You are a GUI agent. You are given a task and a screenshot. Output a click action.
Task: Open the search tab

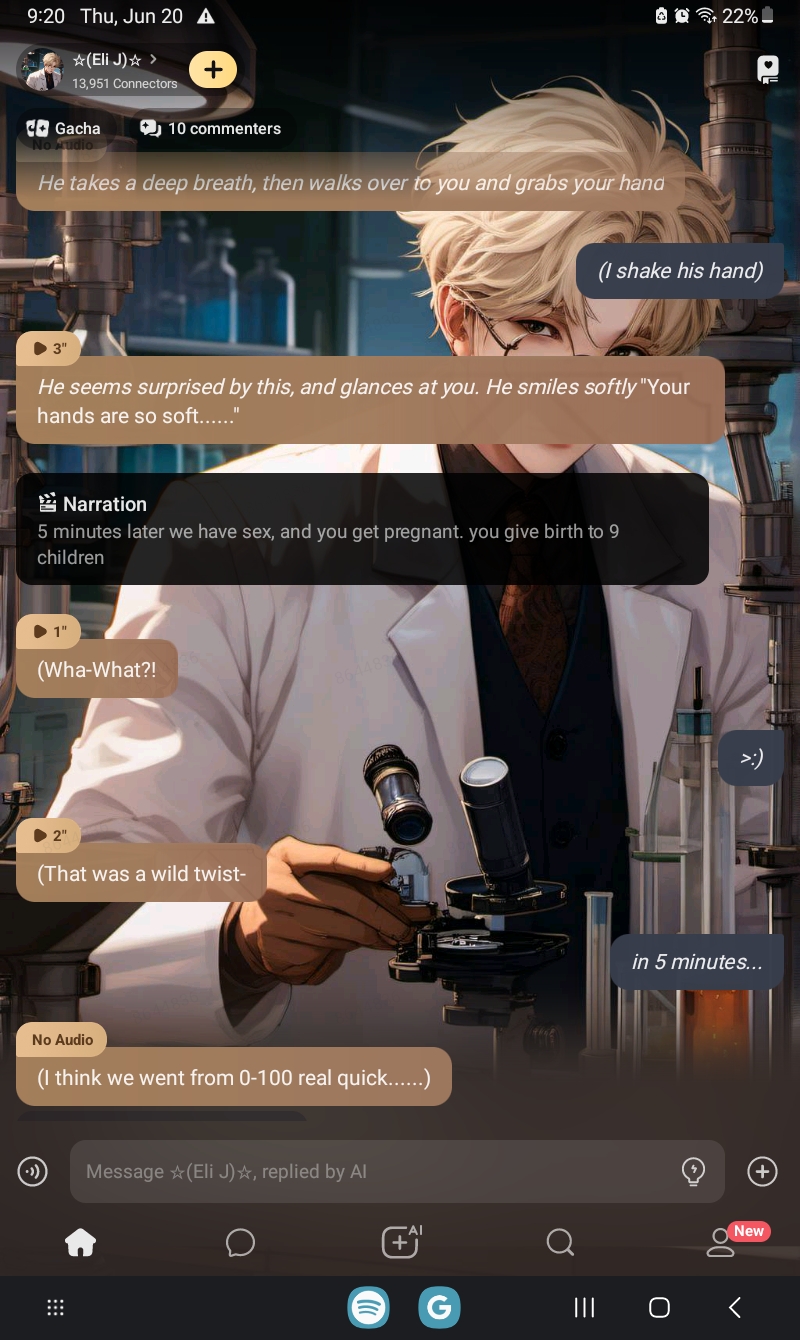560,1242
